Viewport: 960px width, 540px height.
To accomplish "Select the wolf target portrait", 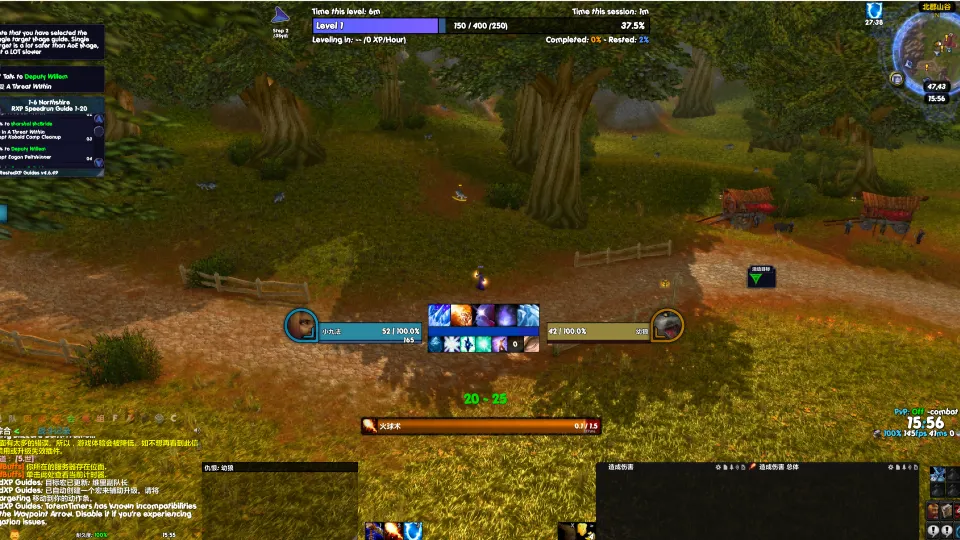I will 667,325.
